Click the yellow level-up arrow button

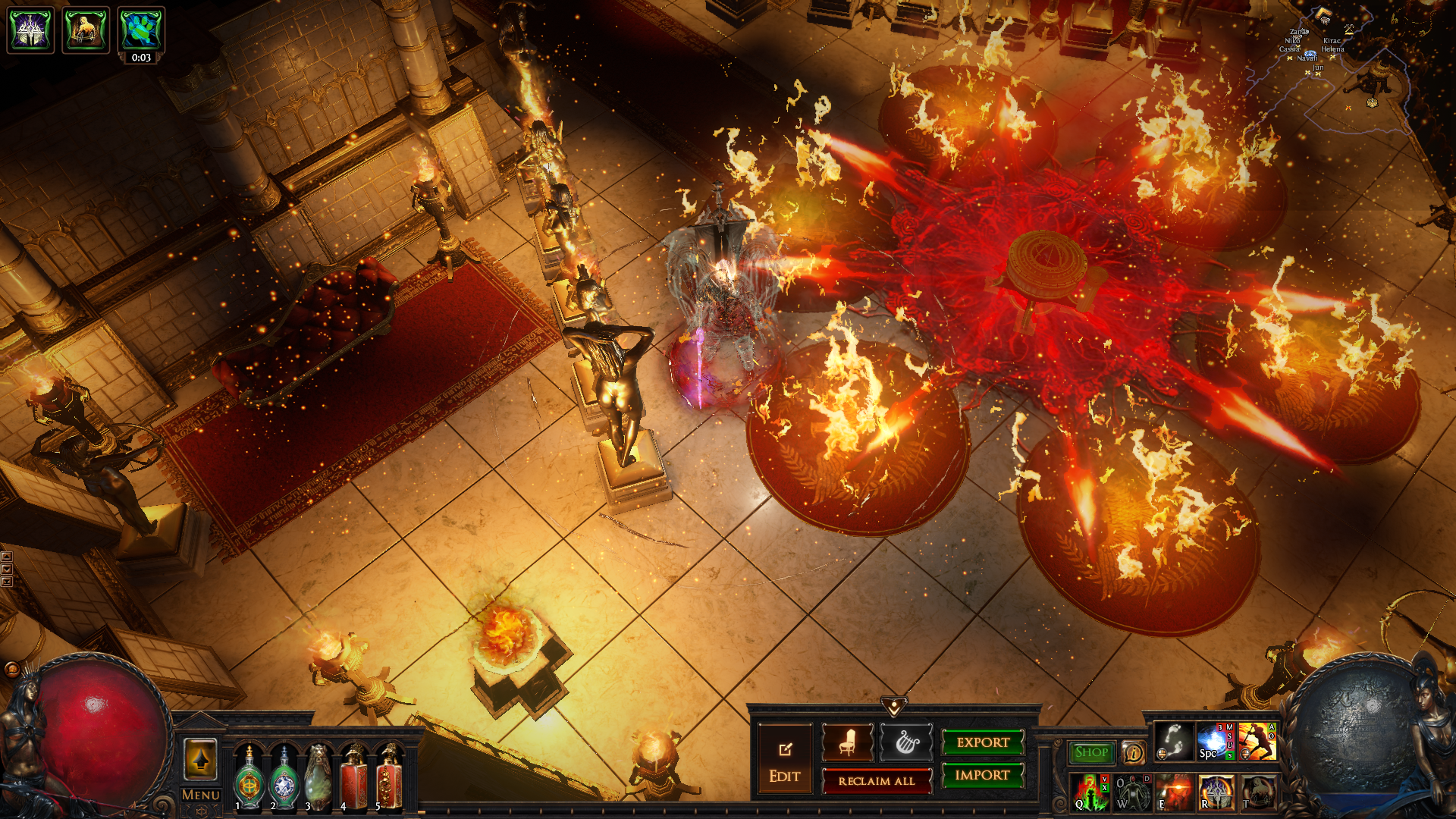200,759
